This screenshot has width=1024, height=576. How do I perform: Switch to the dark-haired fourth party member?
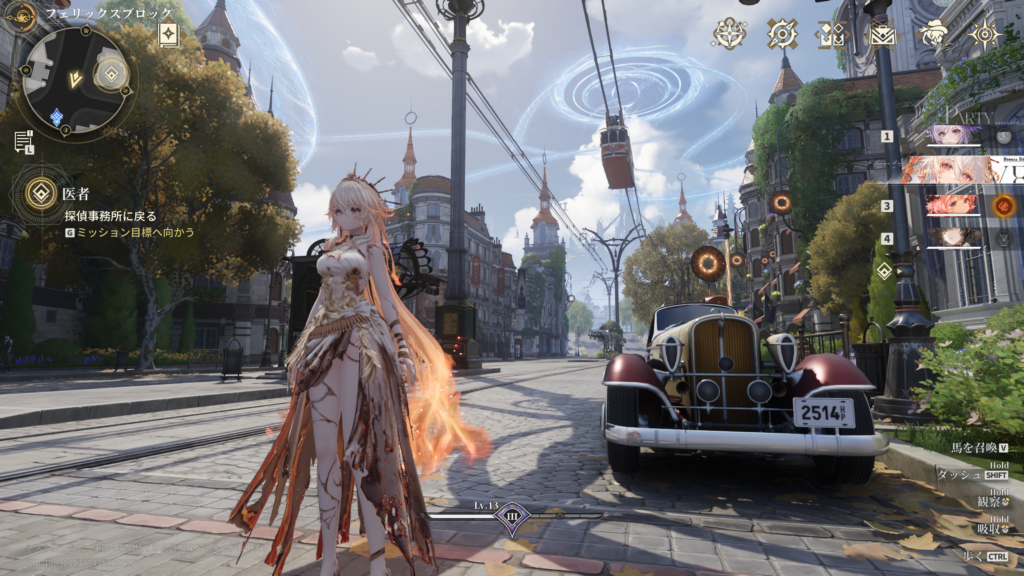click(x=952, y=238)
